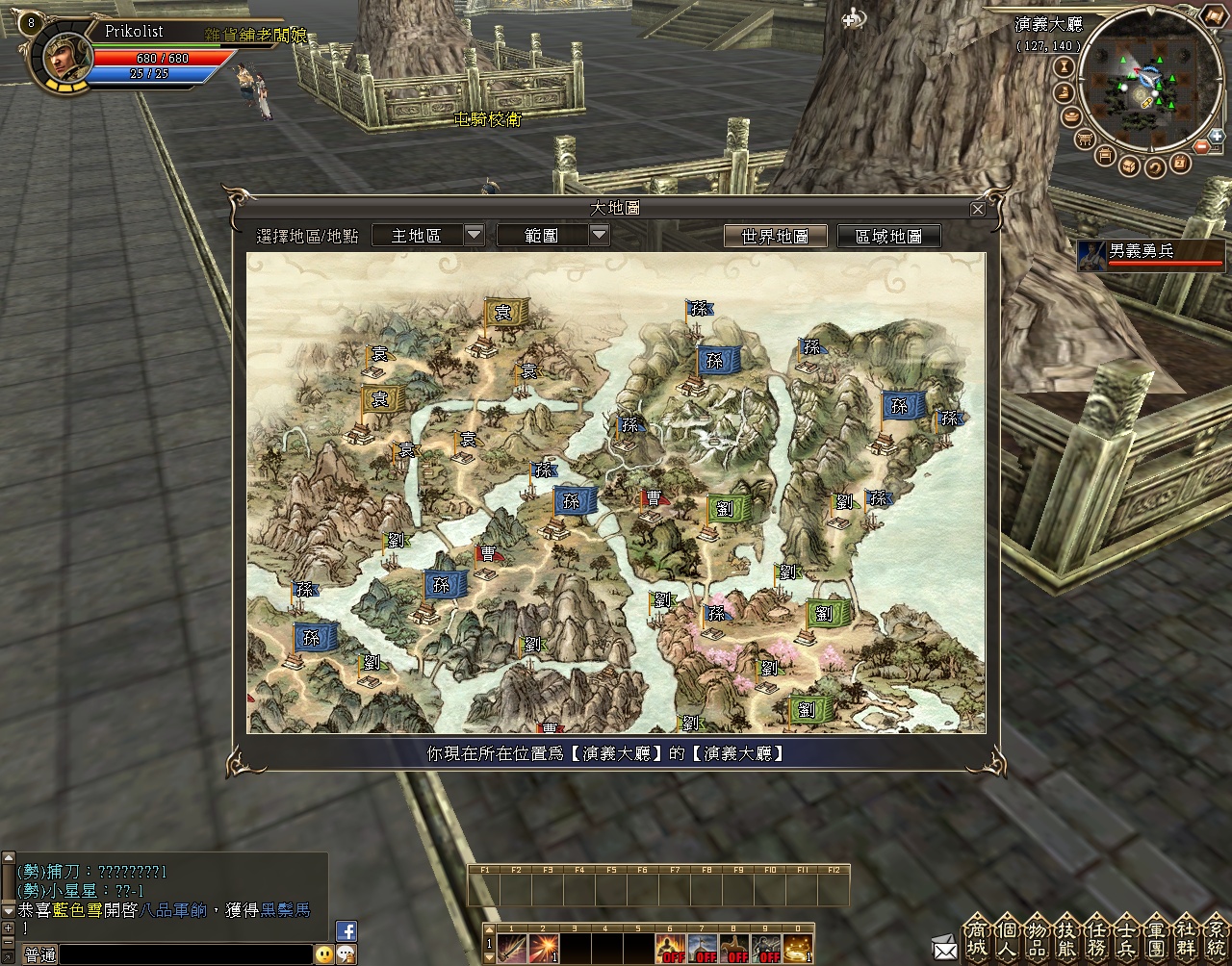Open the smiley emoticon picker in chat

pyautogui.click(x=324, y=953)
